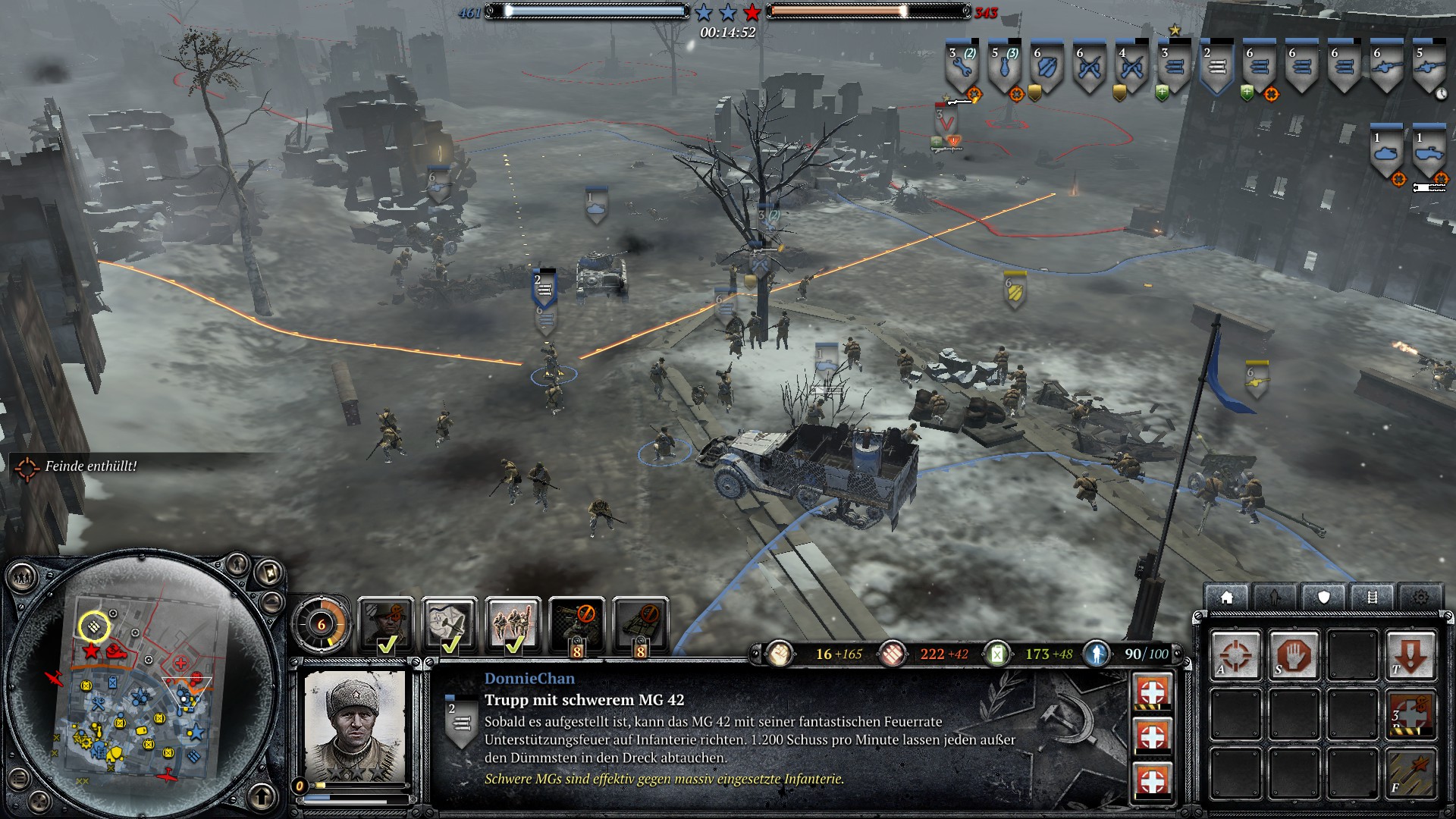Viewport: 1456px width, 819px height.
Task: Select the highlighted MG squad shield with white bullets
Action: click(x=1216, y=70)
